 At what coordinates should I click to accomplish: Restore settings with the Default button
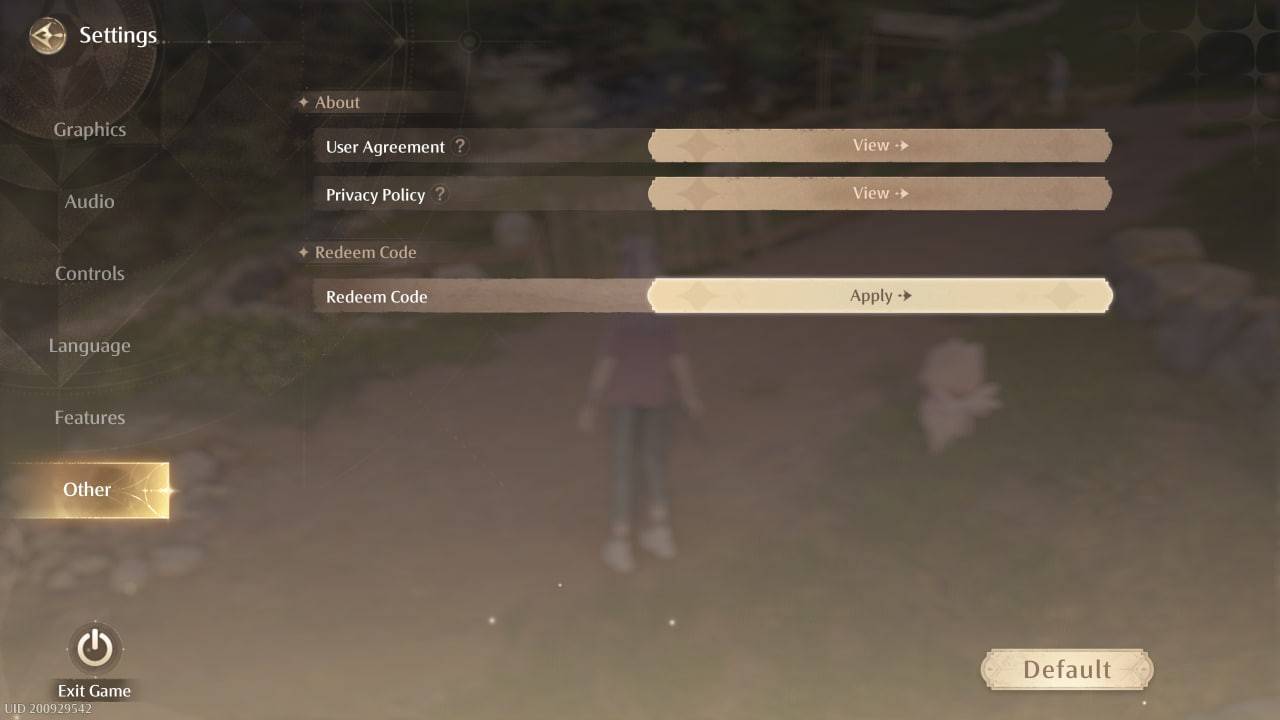coord(1066,669)
